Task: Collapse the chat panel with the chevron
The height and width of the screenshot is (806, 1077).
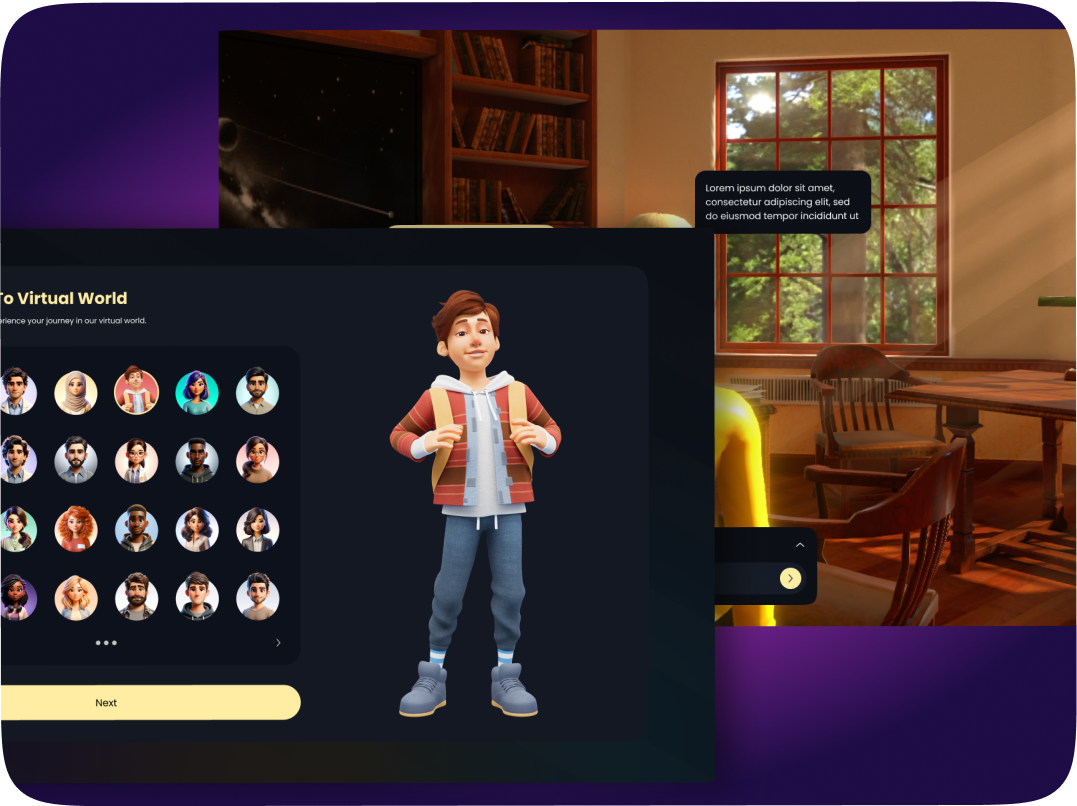Action: (x=799, y=545)
